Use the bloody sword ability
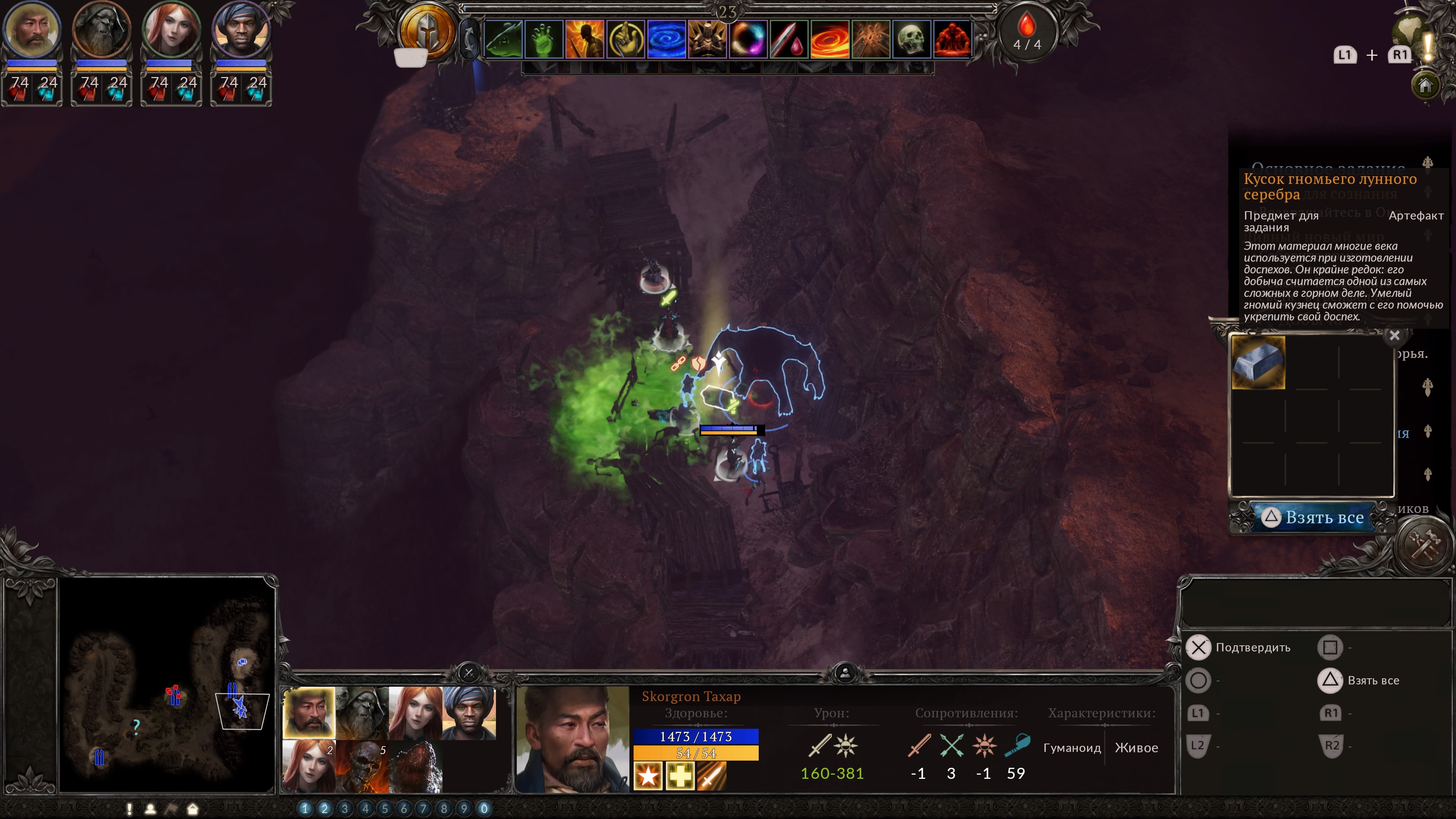Viewport: 1456px width, 819px height. click(x=789, y=39)
